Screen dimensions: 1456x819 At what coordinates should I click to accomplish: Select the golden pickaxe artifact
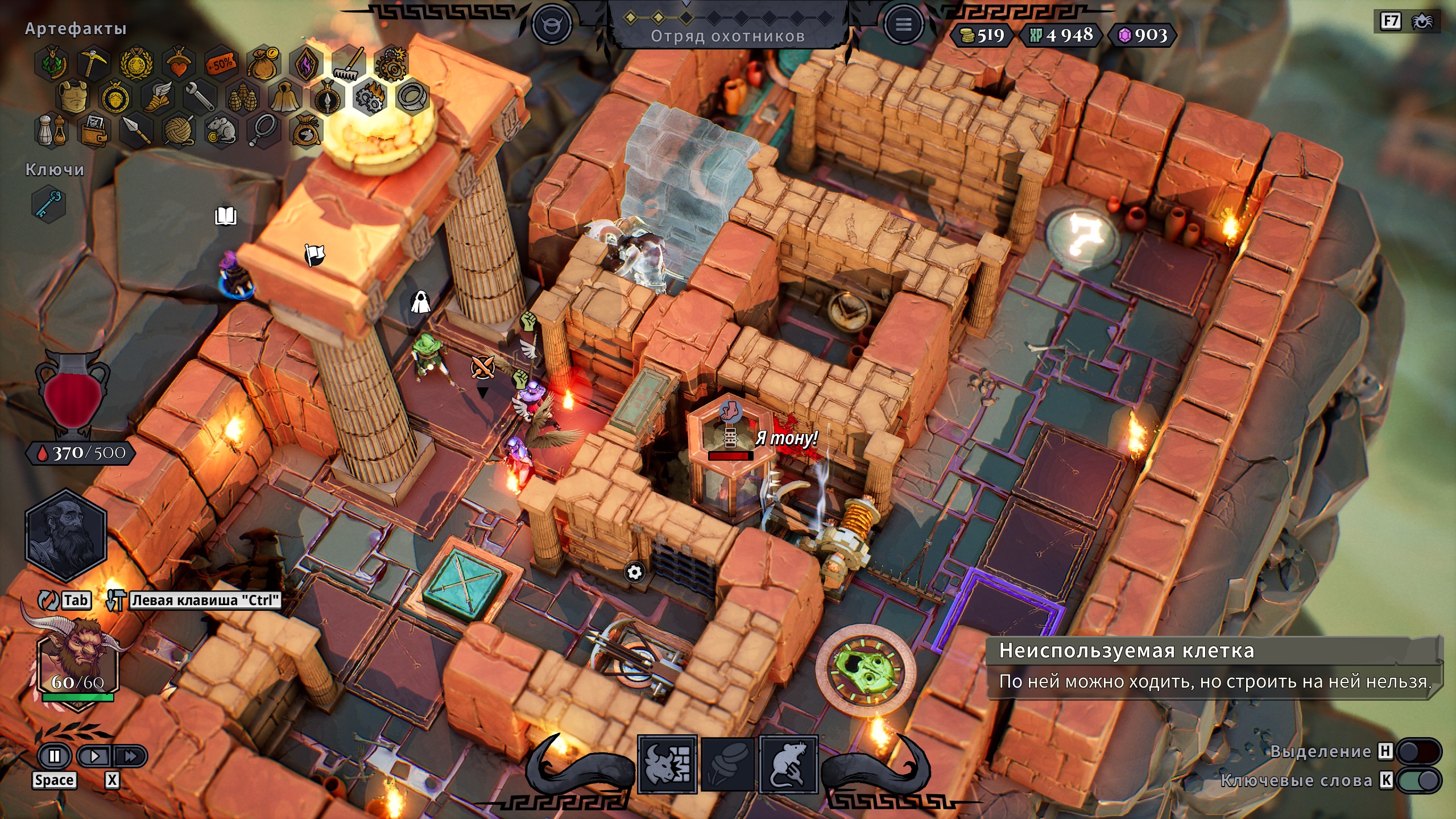[93, 63]
